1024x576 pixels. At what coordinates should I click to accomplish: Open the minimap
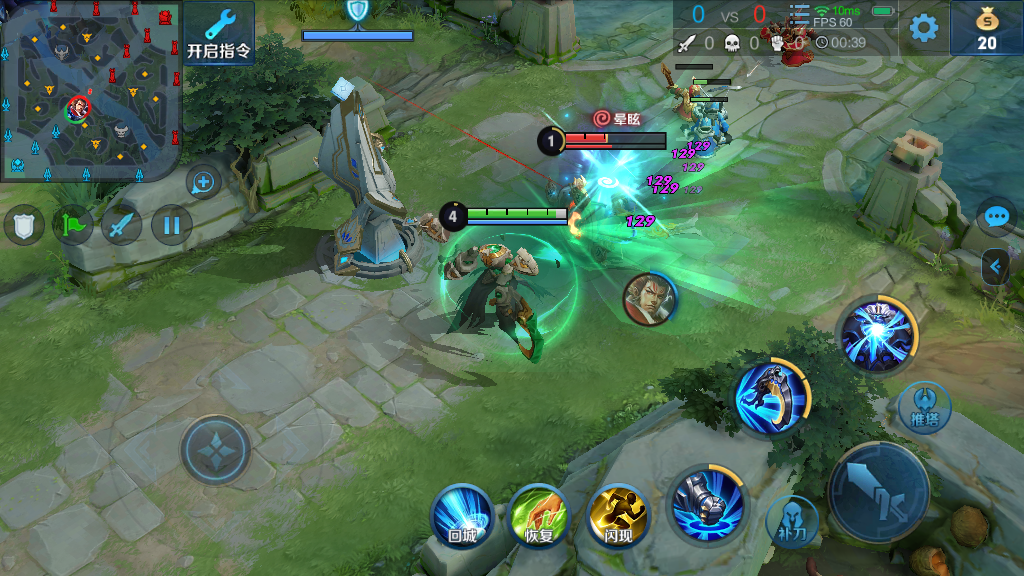click(90, 90)
